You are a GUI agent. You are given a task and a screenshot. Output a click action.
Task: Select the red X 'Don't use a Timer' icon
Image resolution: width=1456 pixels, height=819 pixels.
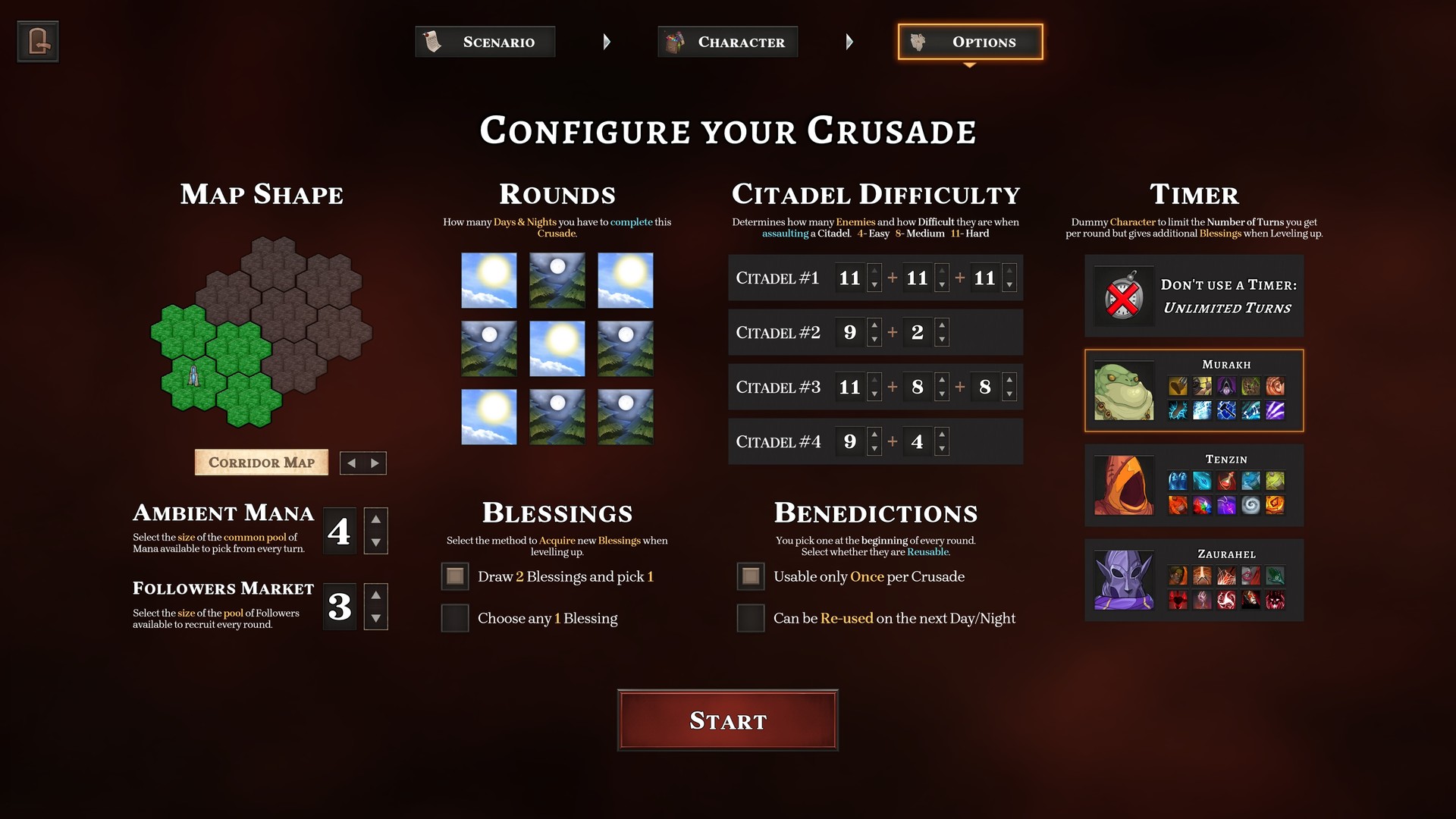point(1123,296)
